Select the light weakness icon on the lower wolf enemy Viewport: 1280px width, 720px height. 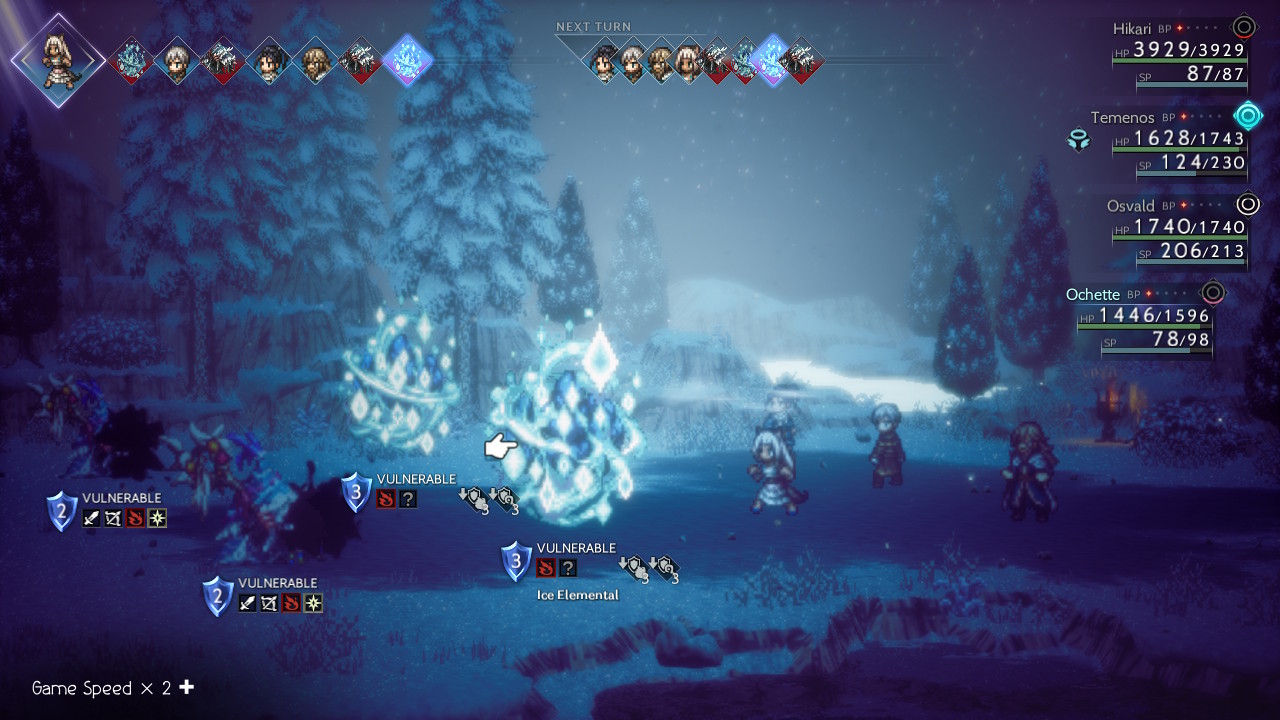[312, 602]
